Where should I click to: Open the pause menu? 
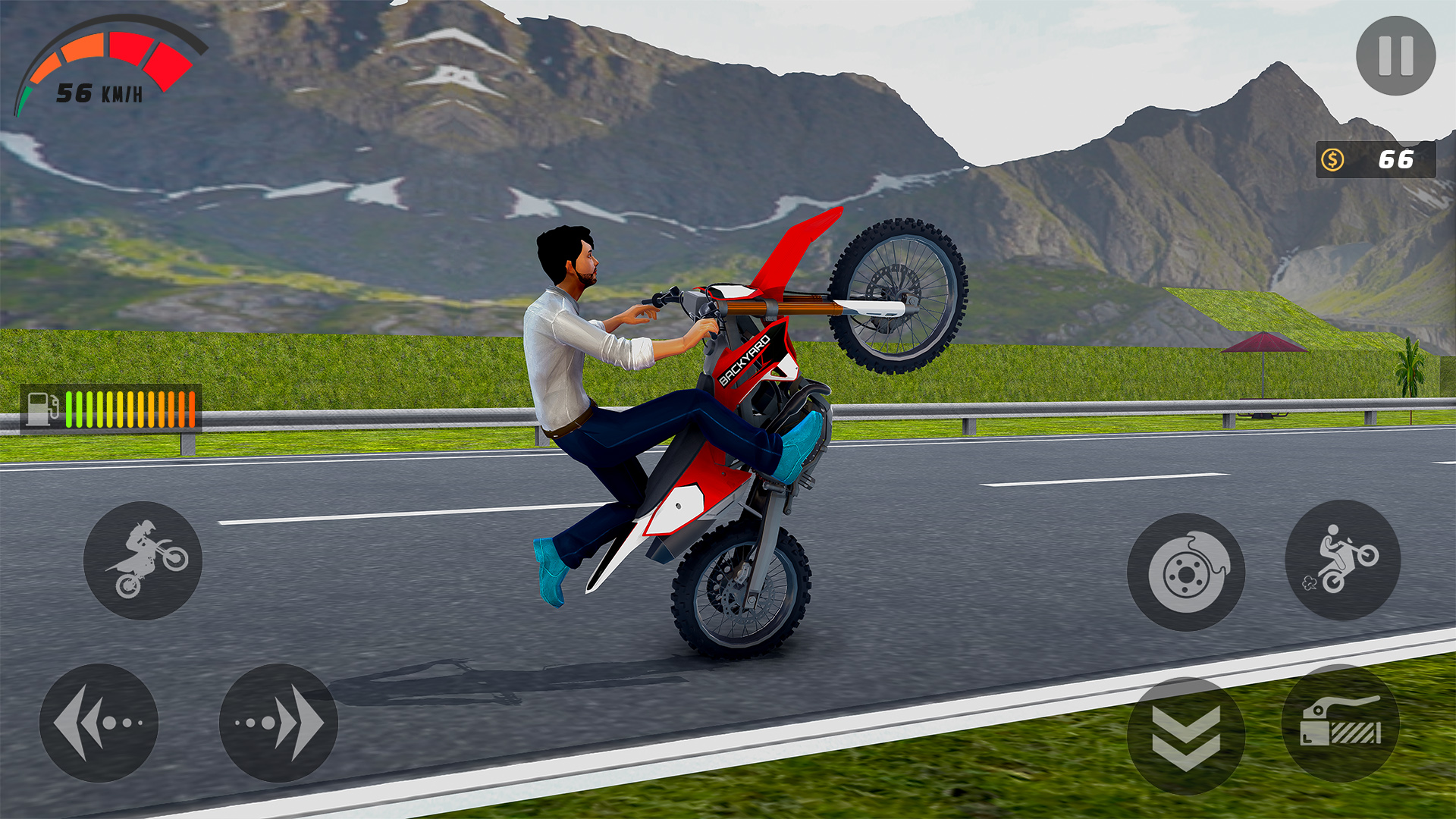1395,57
